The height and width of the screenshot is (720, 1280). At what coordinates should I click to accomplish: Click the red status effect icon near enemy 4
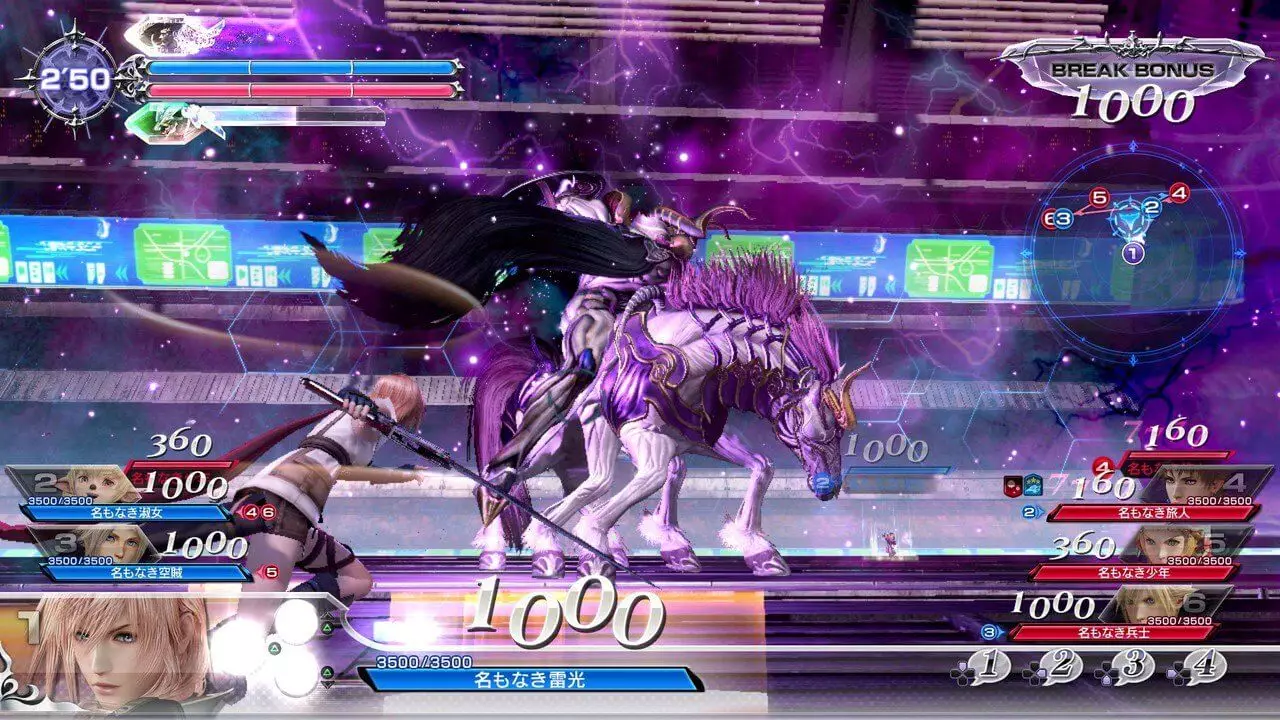[x=1012, y=486]
